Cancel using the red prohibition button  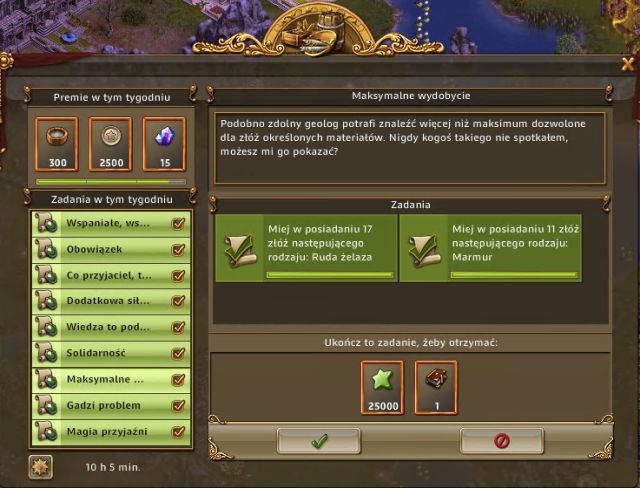502,440
